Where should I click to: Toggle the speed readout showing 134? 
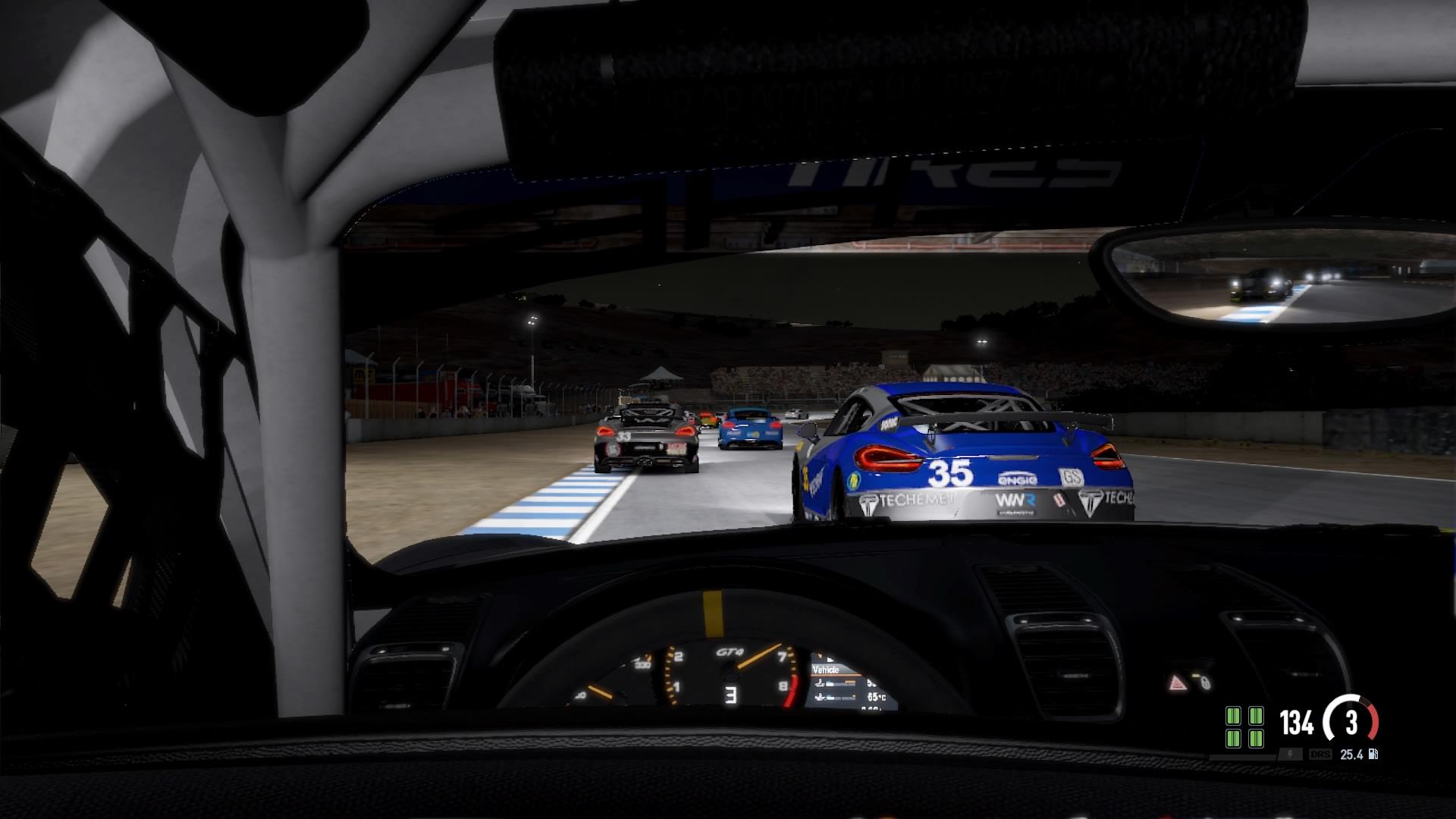pyautogui.click(x=1296, y=721)
